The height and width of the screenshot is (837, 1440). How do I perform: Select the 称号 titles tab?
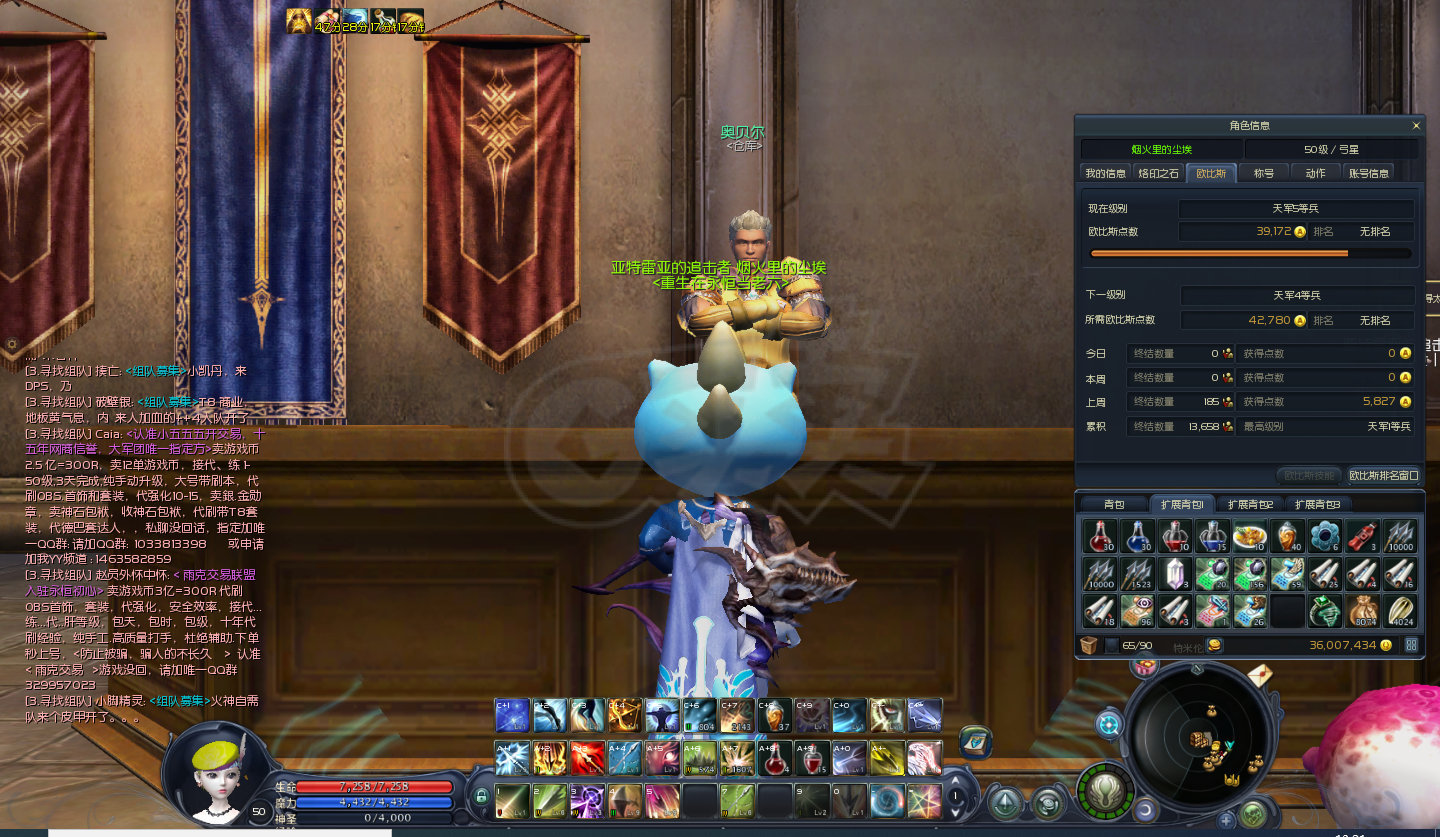(1264, 173)
